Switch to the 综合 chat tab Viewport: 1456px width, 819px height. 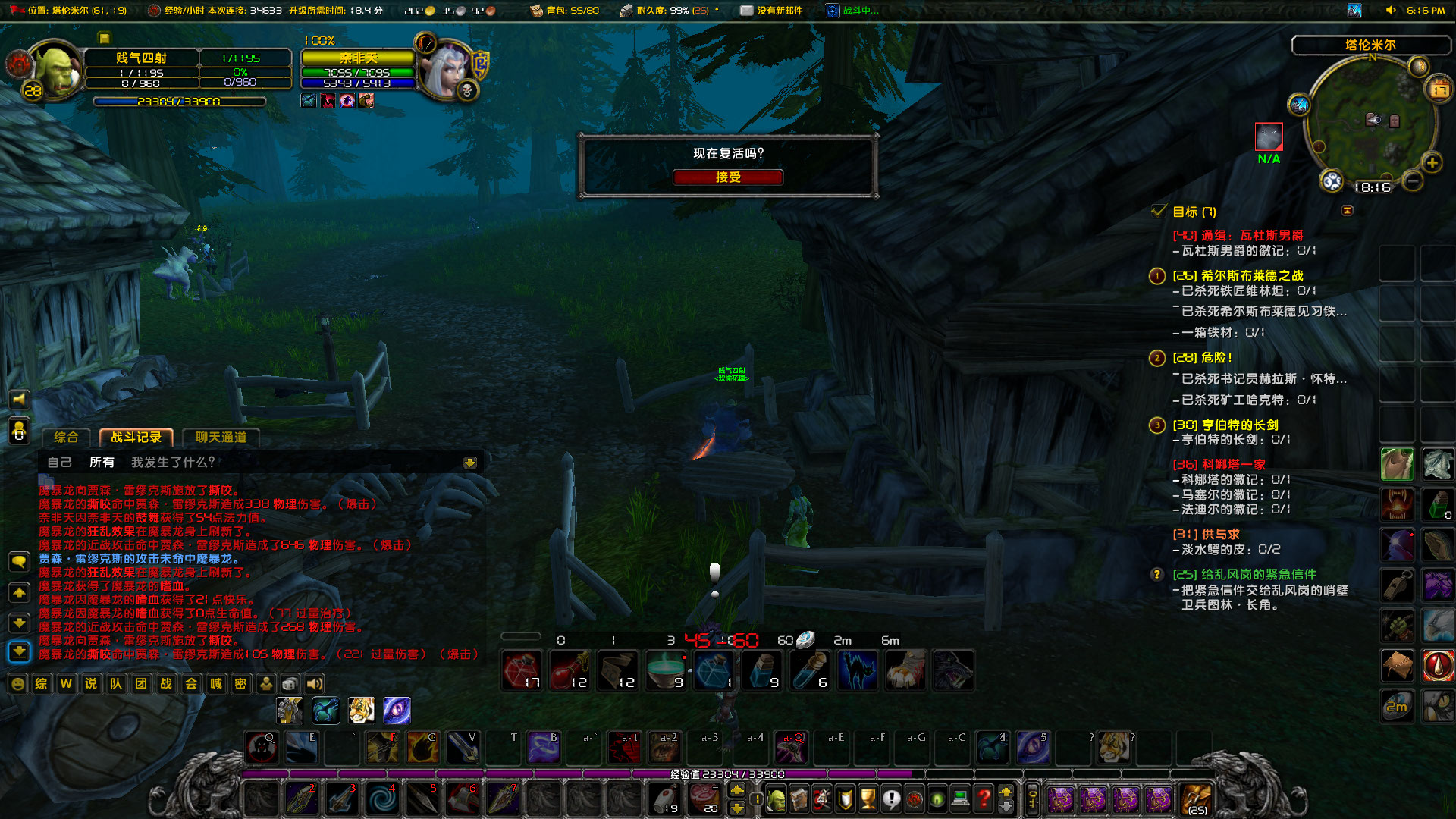pos(65,438)
